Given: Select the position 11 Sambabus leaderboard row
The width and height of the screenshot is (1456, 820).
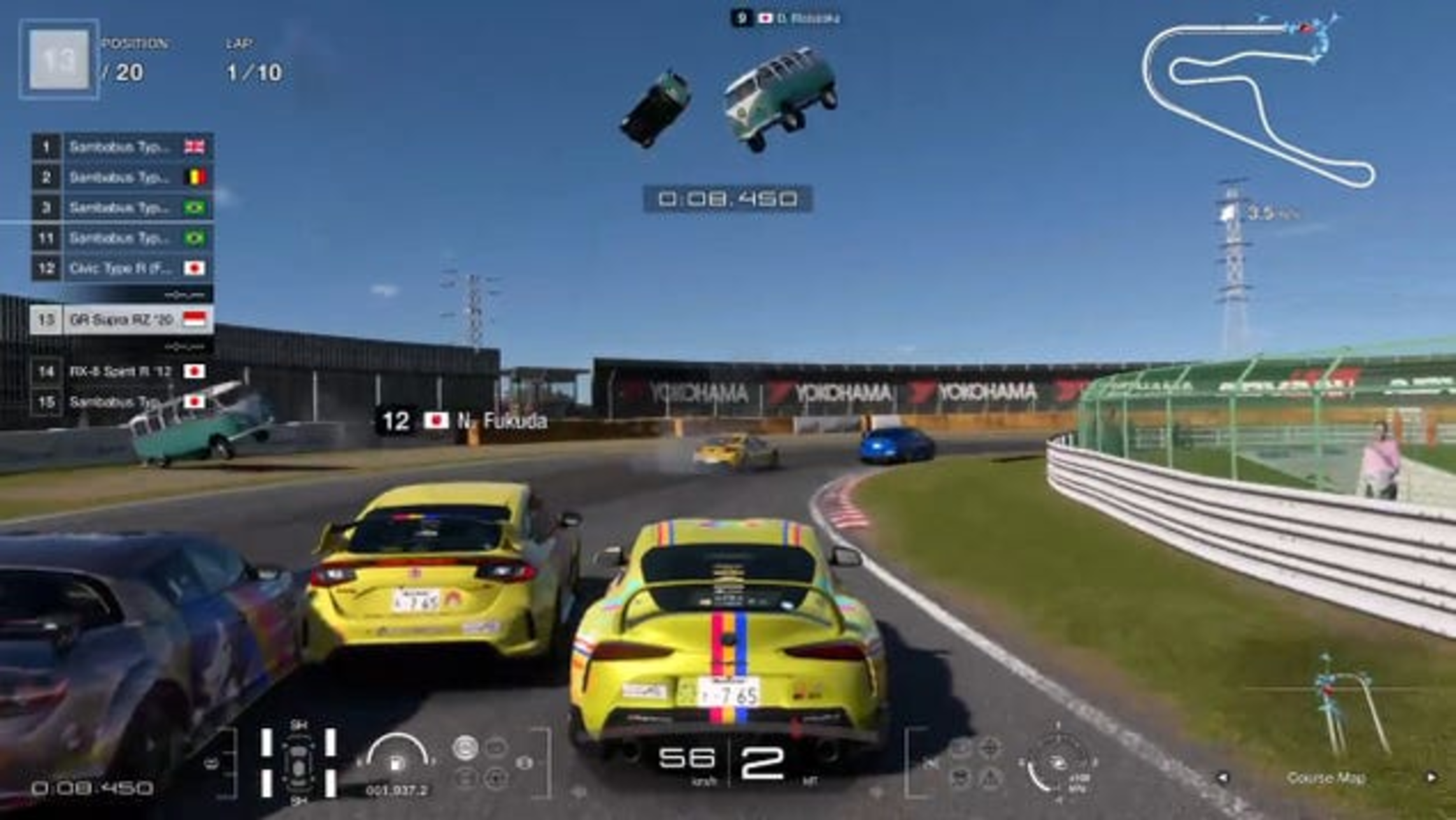Looking at the screenshot, I should tap(122, 238).
